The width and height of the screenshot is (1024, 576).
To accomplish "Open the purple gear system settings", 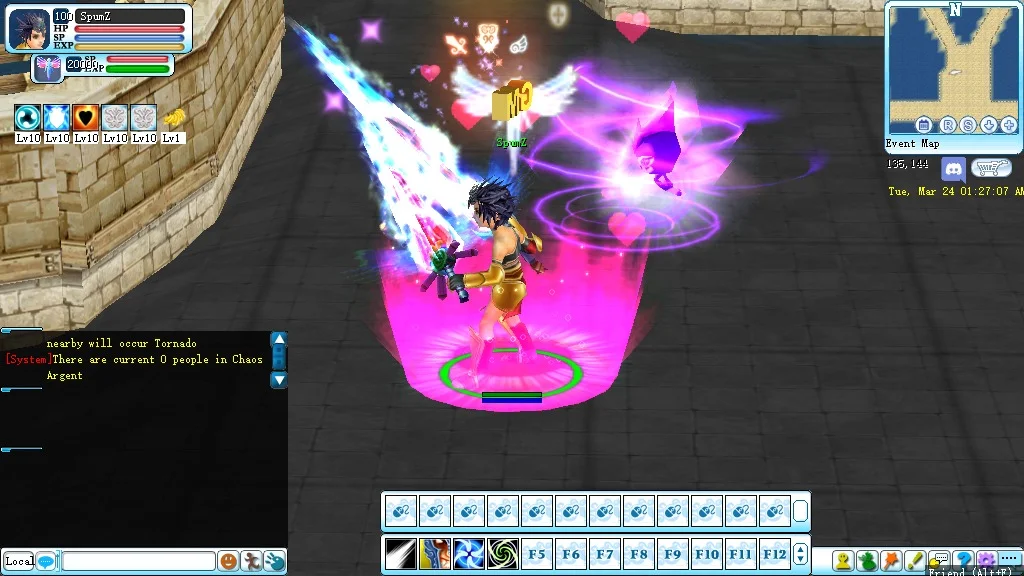I will [986, 560].
